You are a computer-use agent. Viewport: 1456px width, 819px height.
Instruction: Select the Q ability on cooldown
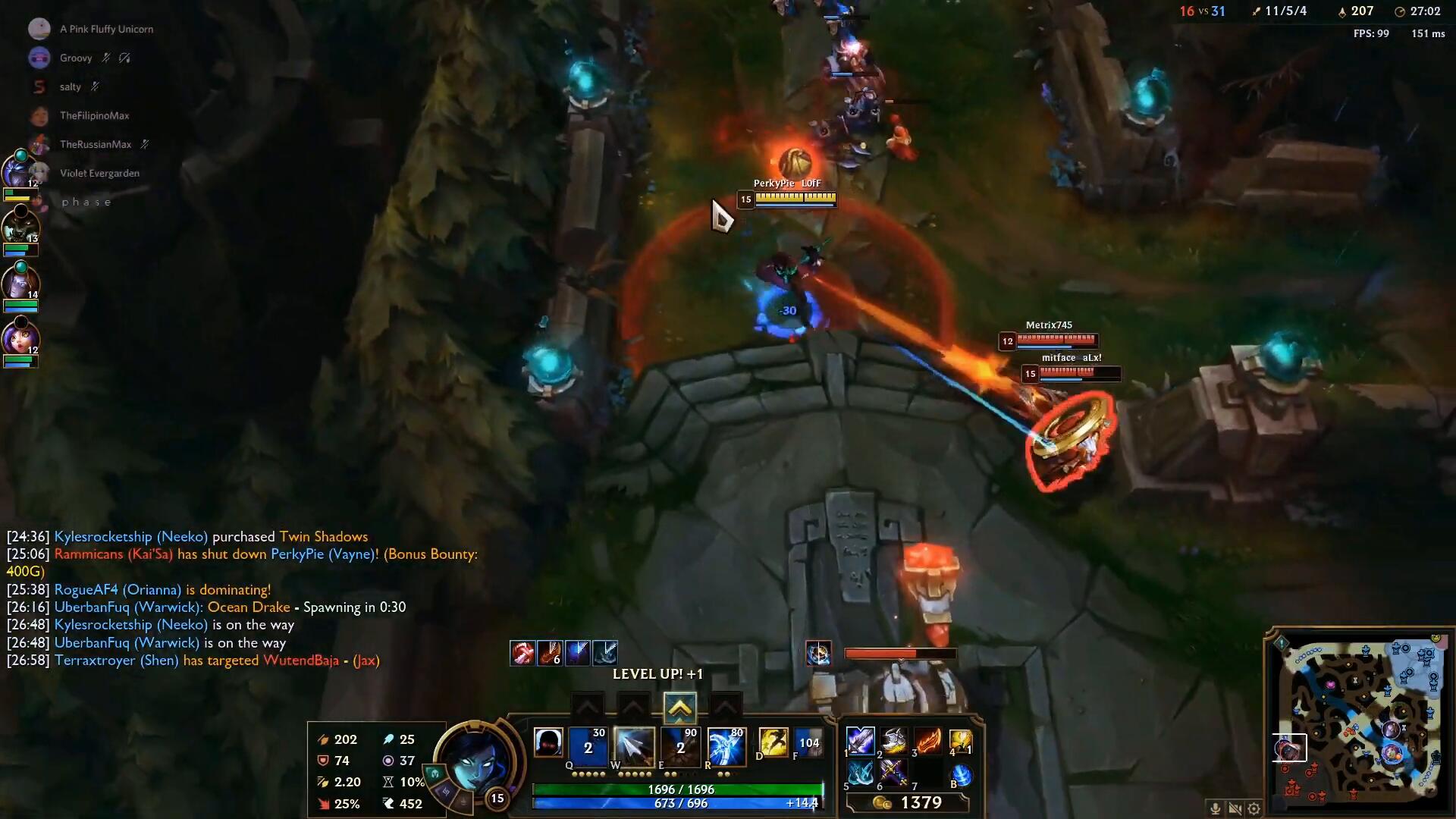588,747
